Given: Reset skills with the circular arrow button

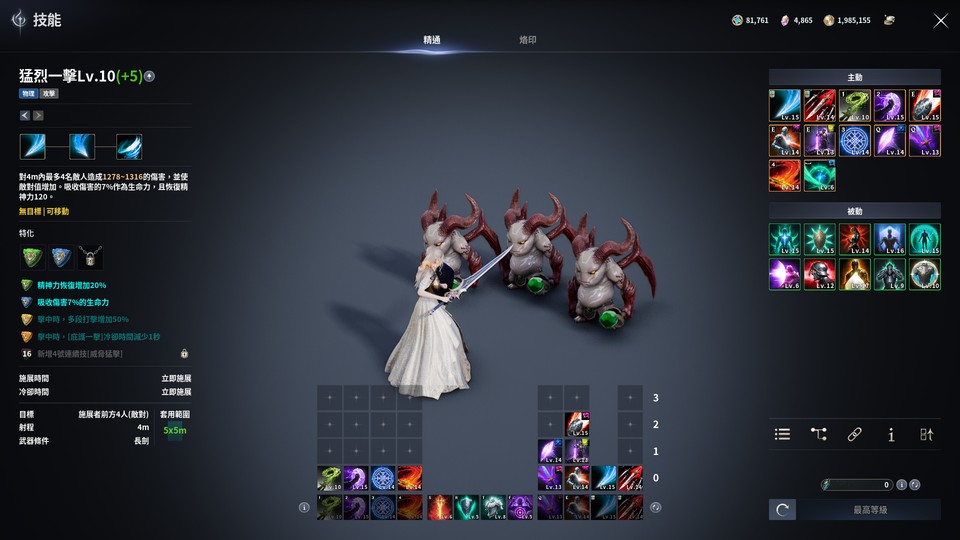Looking at the screenshot, I should tap(782, 510).
